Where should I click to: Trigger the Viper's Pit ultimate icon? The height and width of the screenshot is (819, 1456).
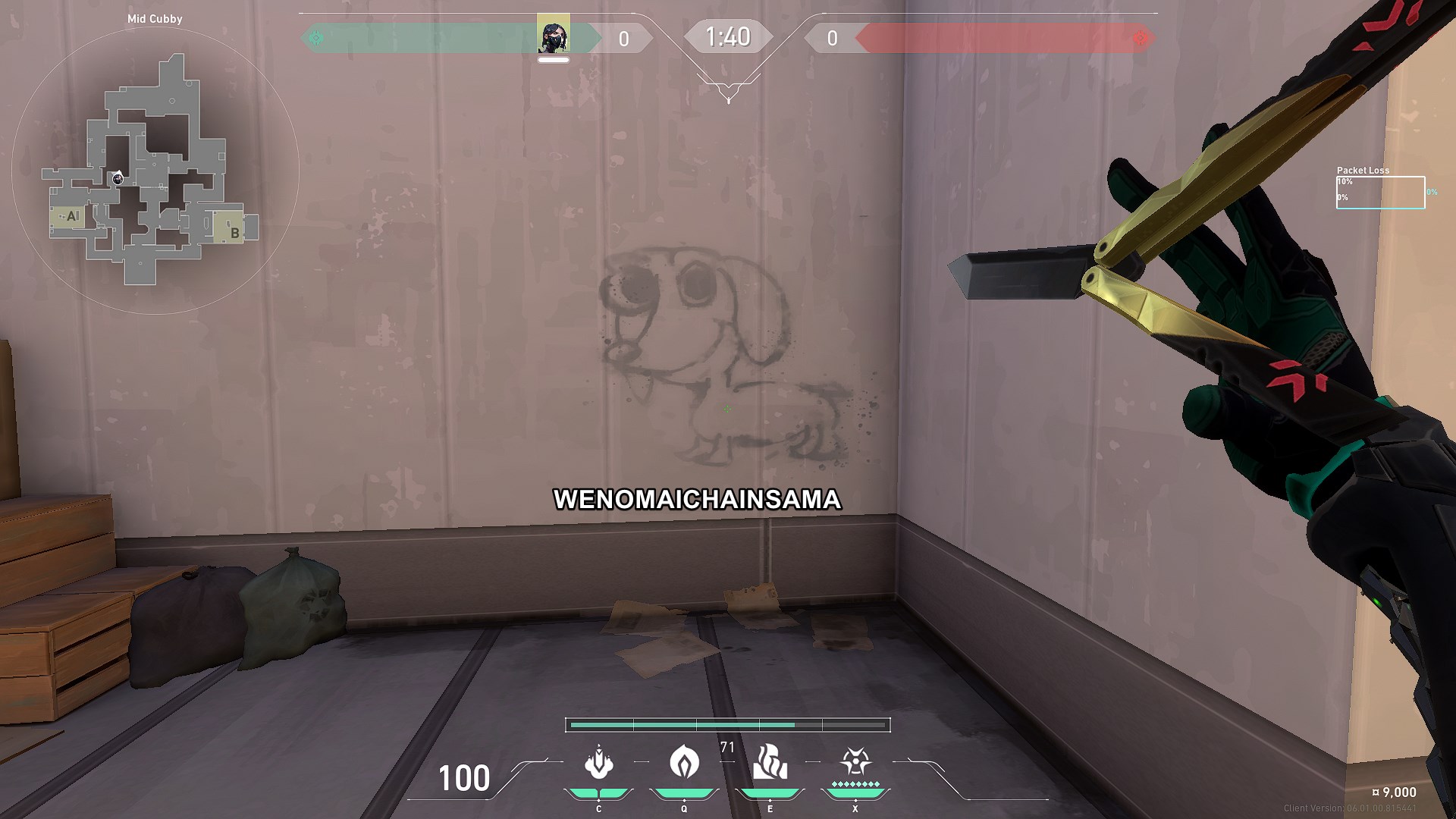[855, 761]
